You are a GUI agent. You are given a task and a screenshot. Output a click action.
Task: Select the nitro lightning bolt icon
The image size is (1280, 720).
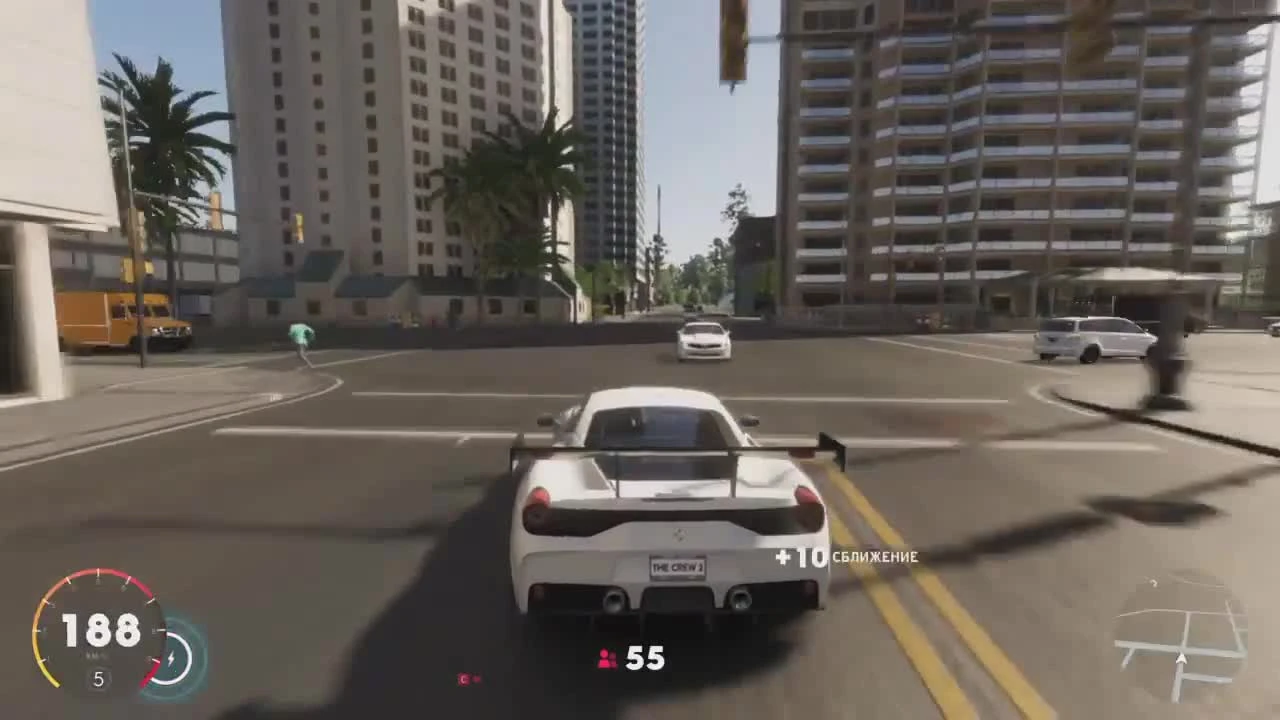(x=172, y=657)
